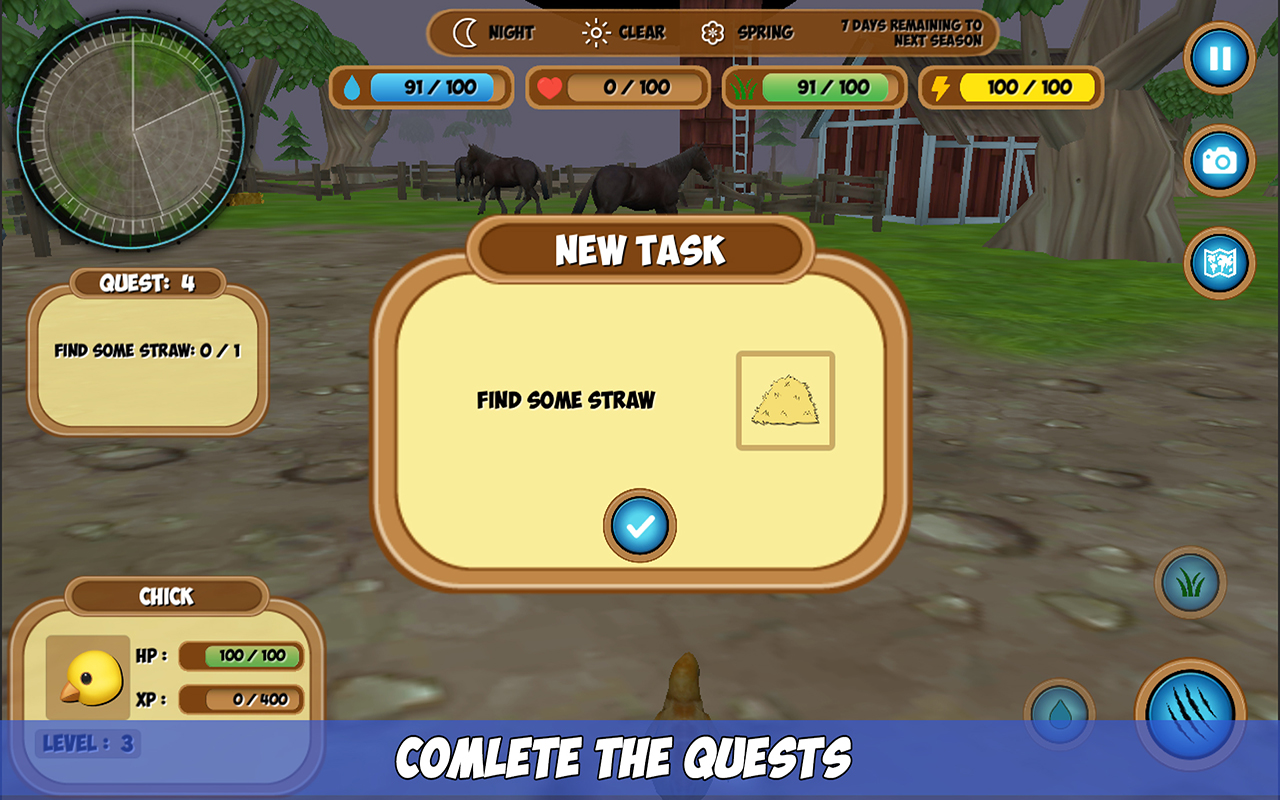The height and width of the screenshot is (800, 1280).
Task: Tap the Spring flower season indicator
Action: pyautogui.click(x=711, y=32)
